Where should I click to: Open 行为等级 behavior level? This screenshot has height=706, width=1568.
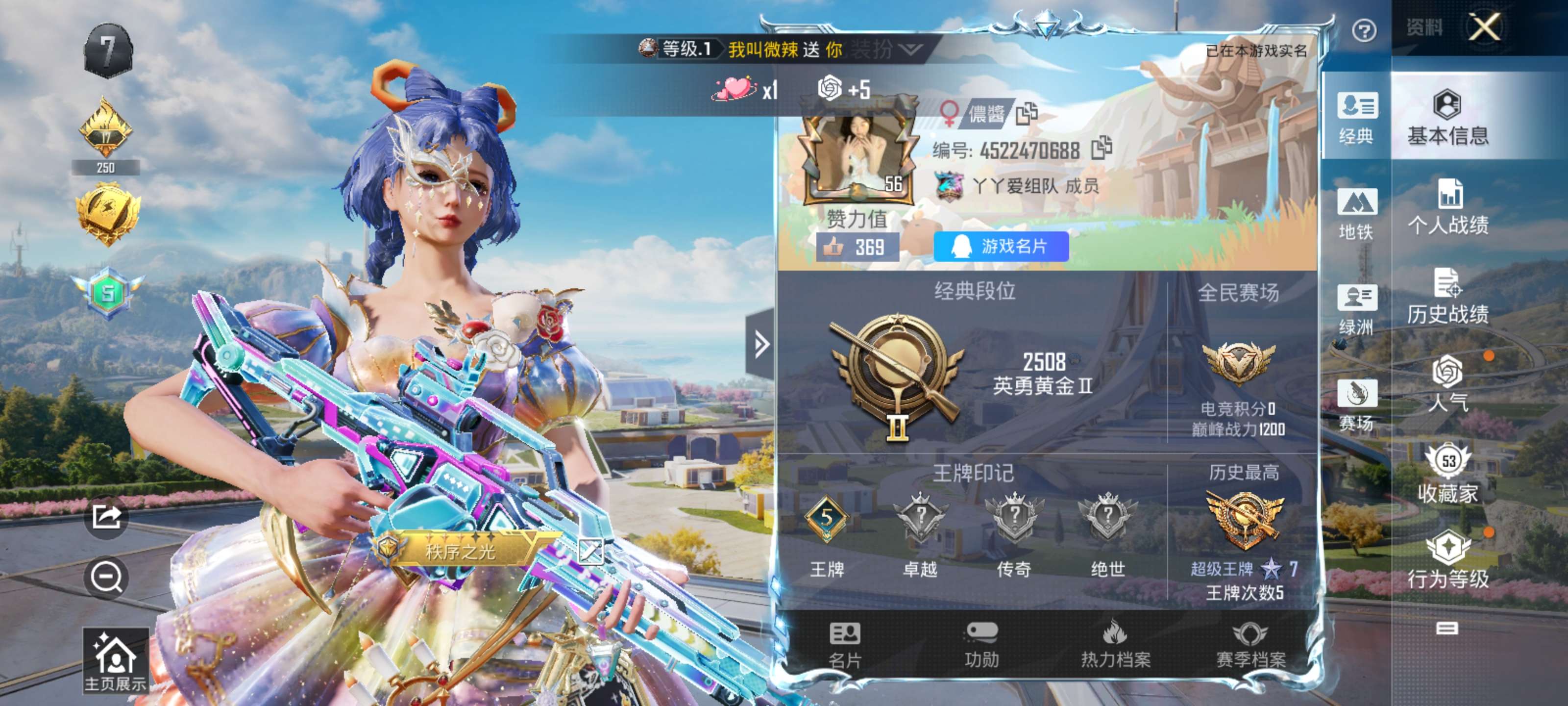(x=1447, y=560)
